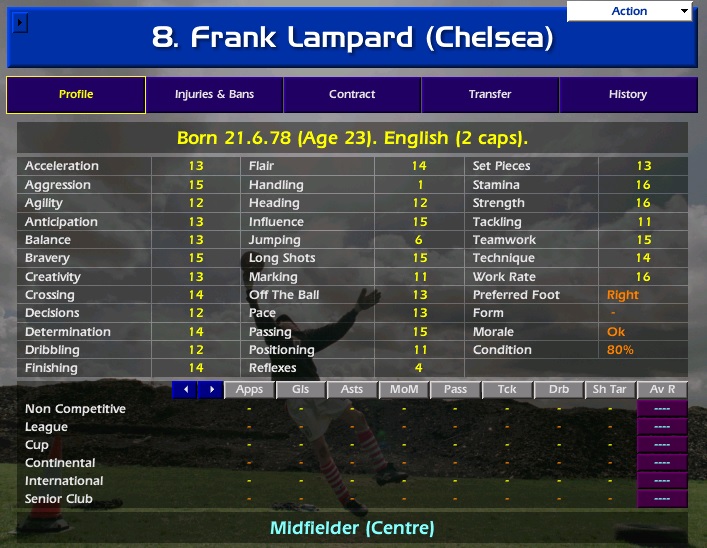Image resolution: width=707 pixels, height=548 pixels.
Task: Select the Transfer tab
Action: point(490,95)
